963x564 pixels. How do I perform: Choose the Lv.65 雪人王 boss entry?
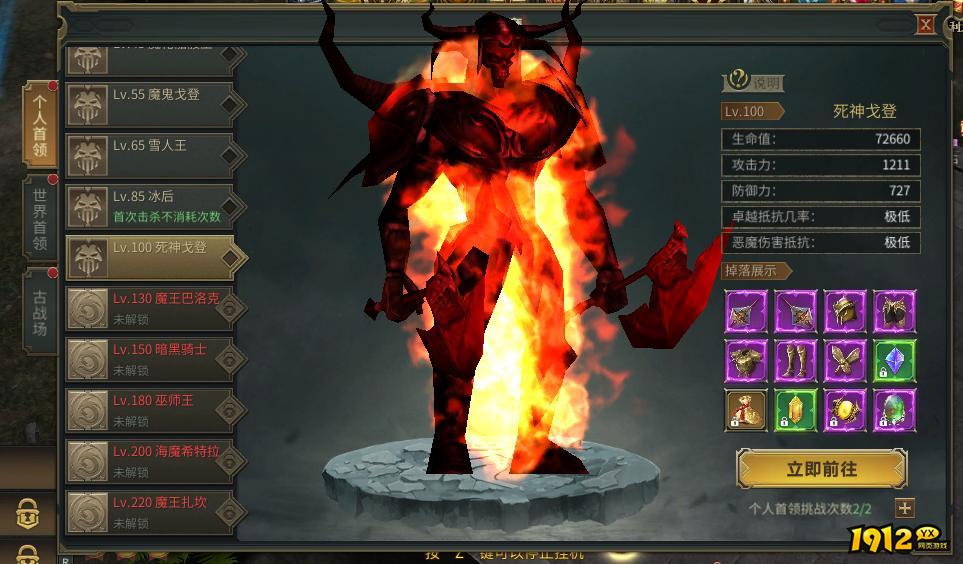click(x=150, y=155)
